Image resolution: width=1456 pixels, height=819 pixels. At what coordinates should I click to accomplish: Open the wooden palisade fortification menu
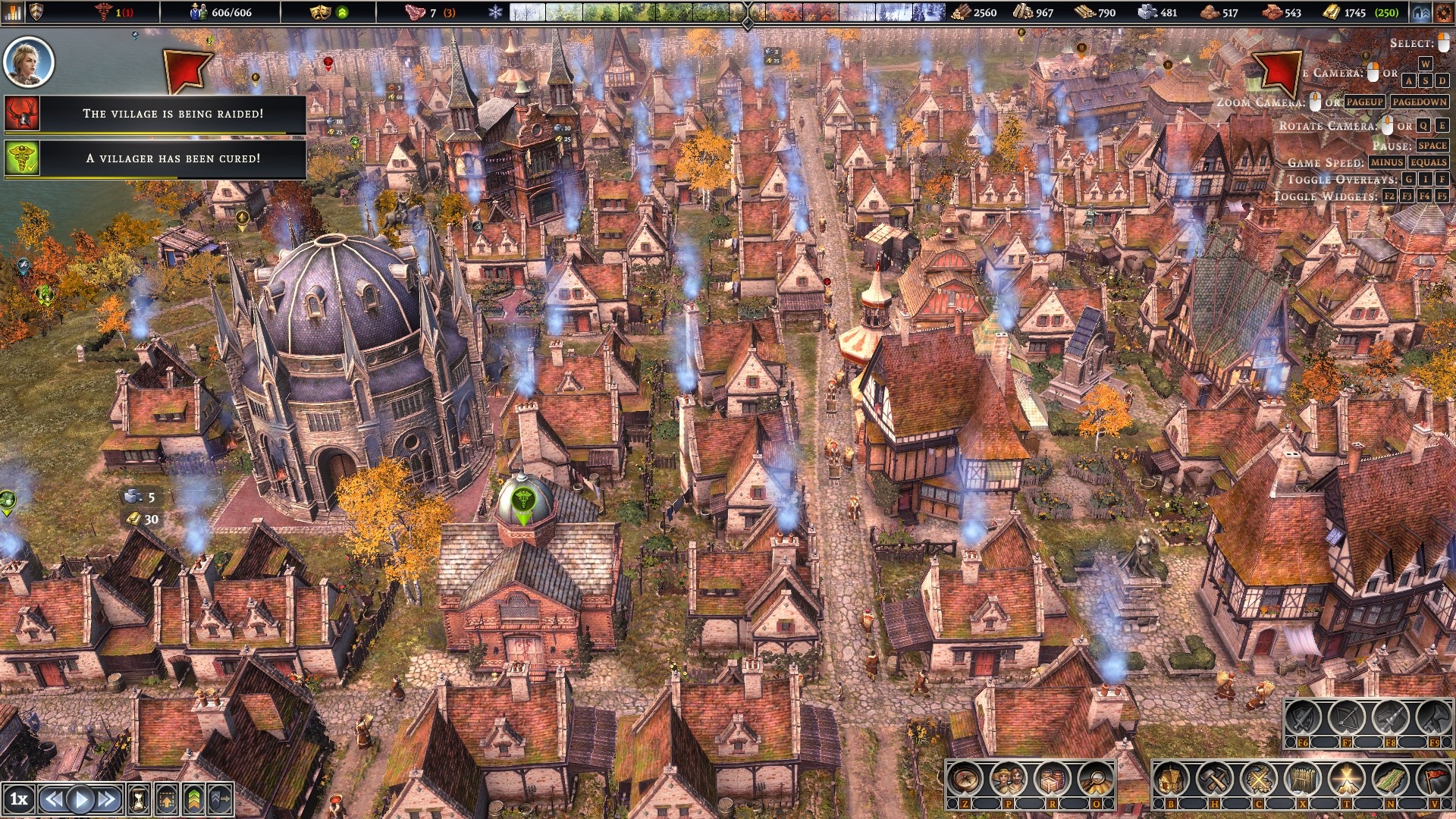coord(1303,779)
